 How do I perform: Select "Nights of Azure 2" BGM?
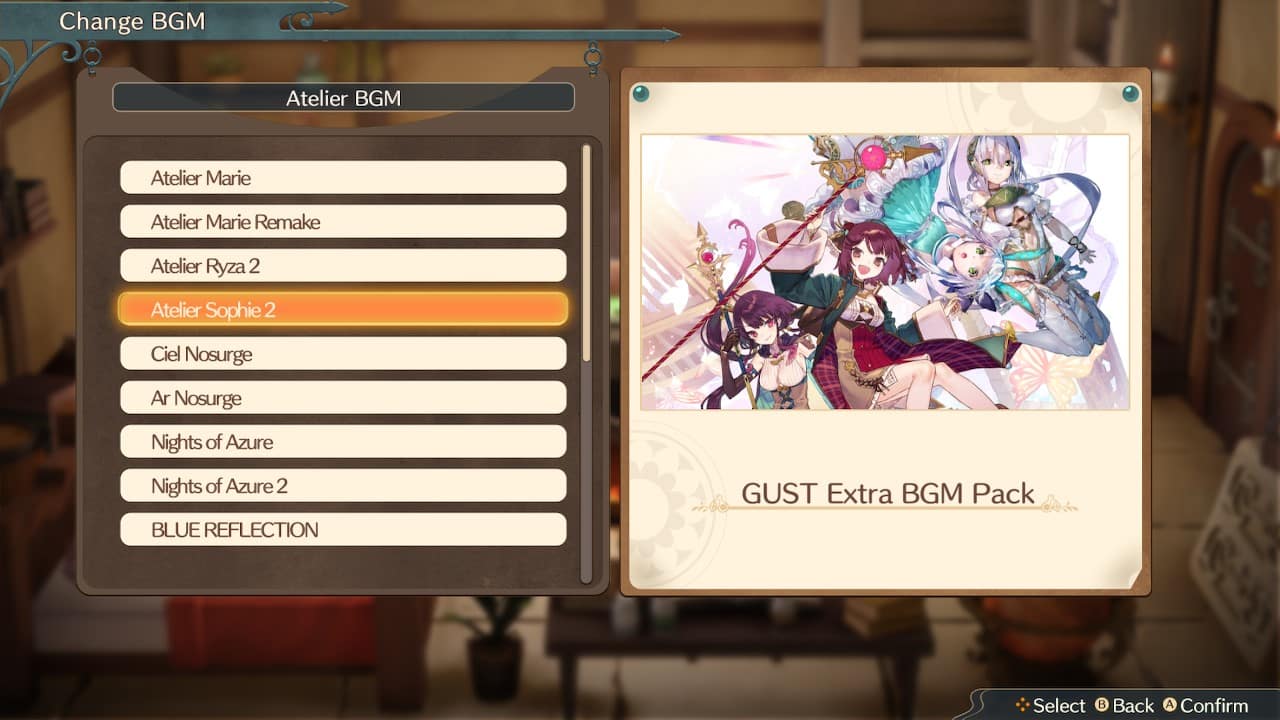coord(343,485)
